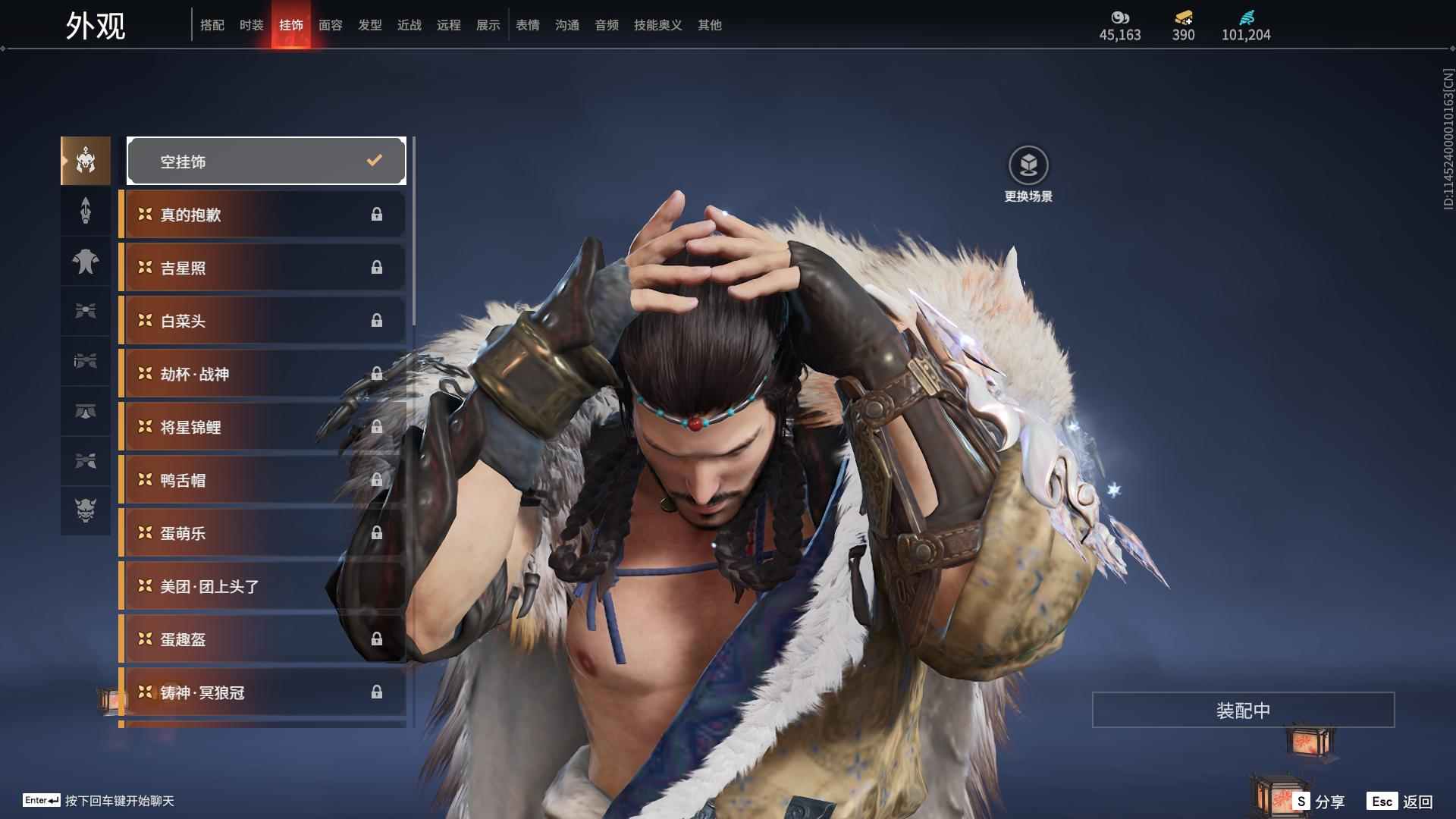This screenshot has height=819, width=1456.
Task: Select the 白菜头 accessory
Action: coord(263,321)
